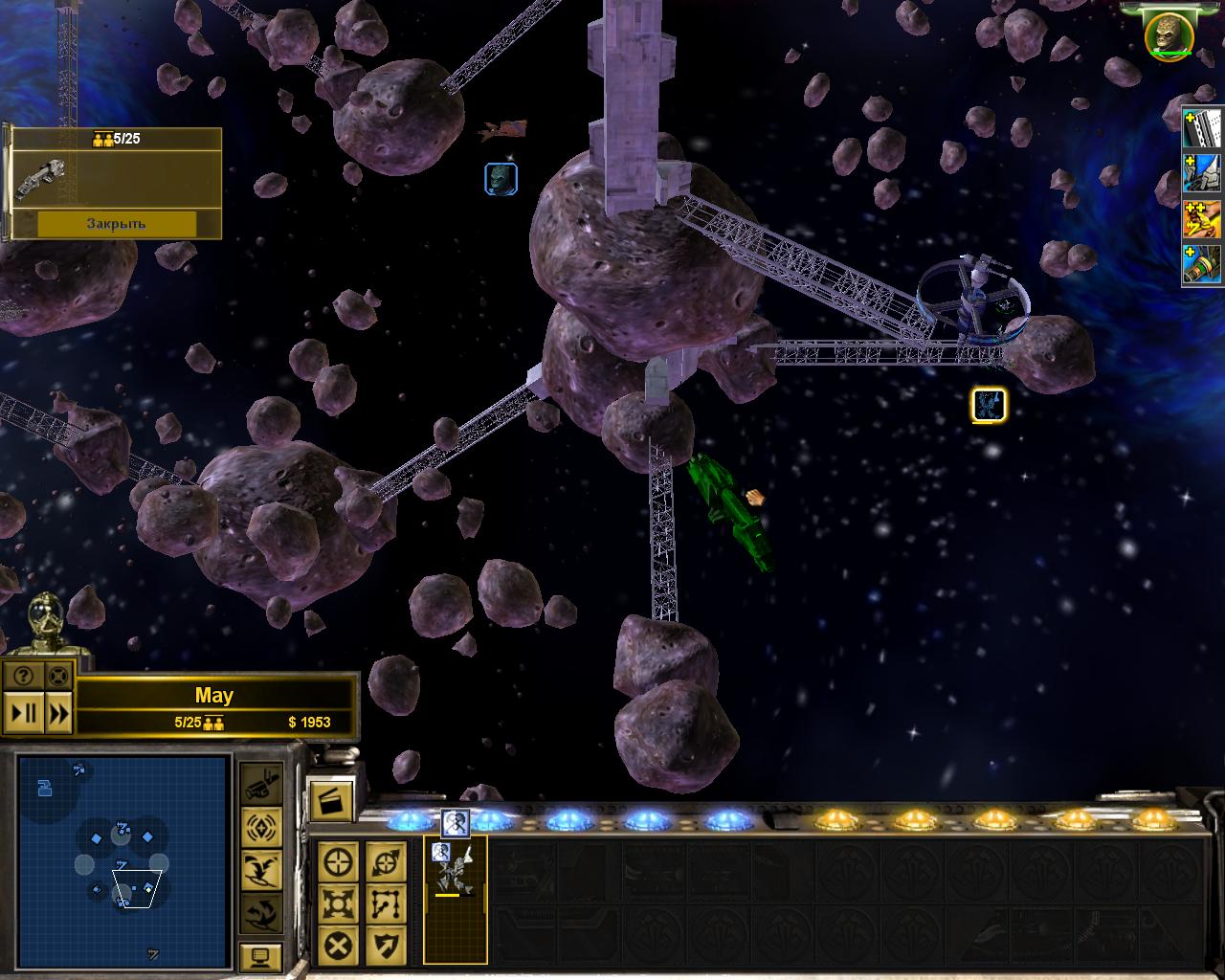Toggle the cinematic camera button beside the minimap
The image size is (1225, 980).
[x=260, y=785]
